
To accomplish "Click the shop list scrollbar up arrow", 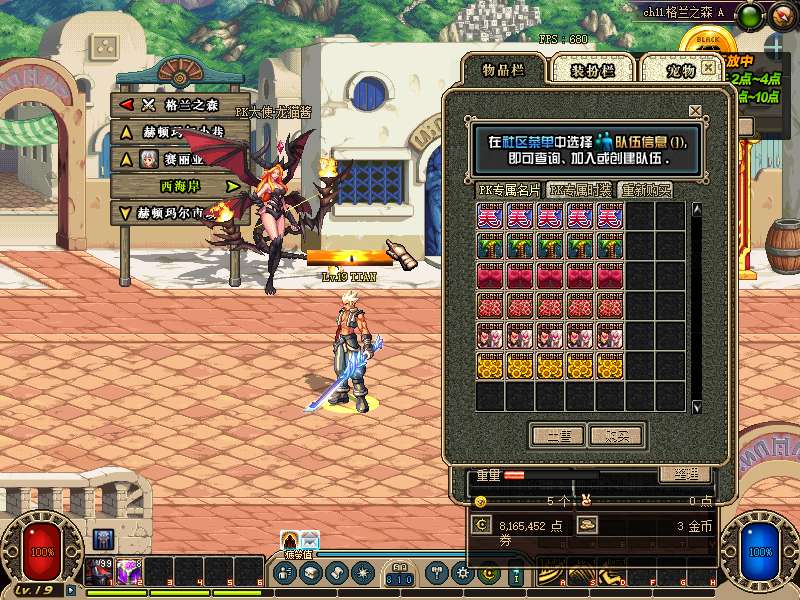I will 697,210.
